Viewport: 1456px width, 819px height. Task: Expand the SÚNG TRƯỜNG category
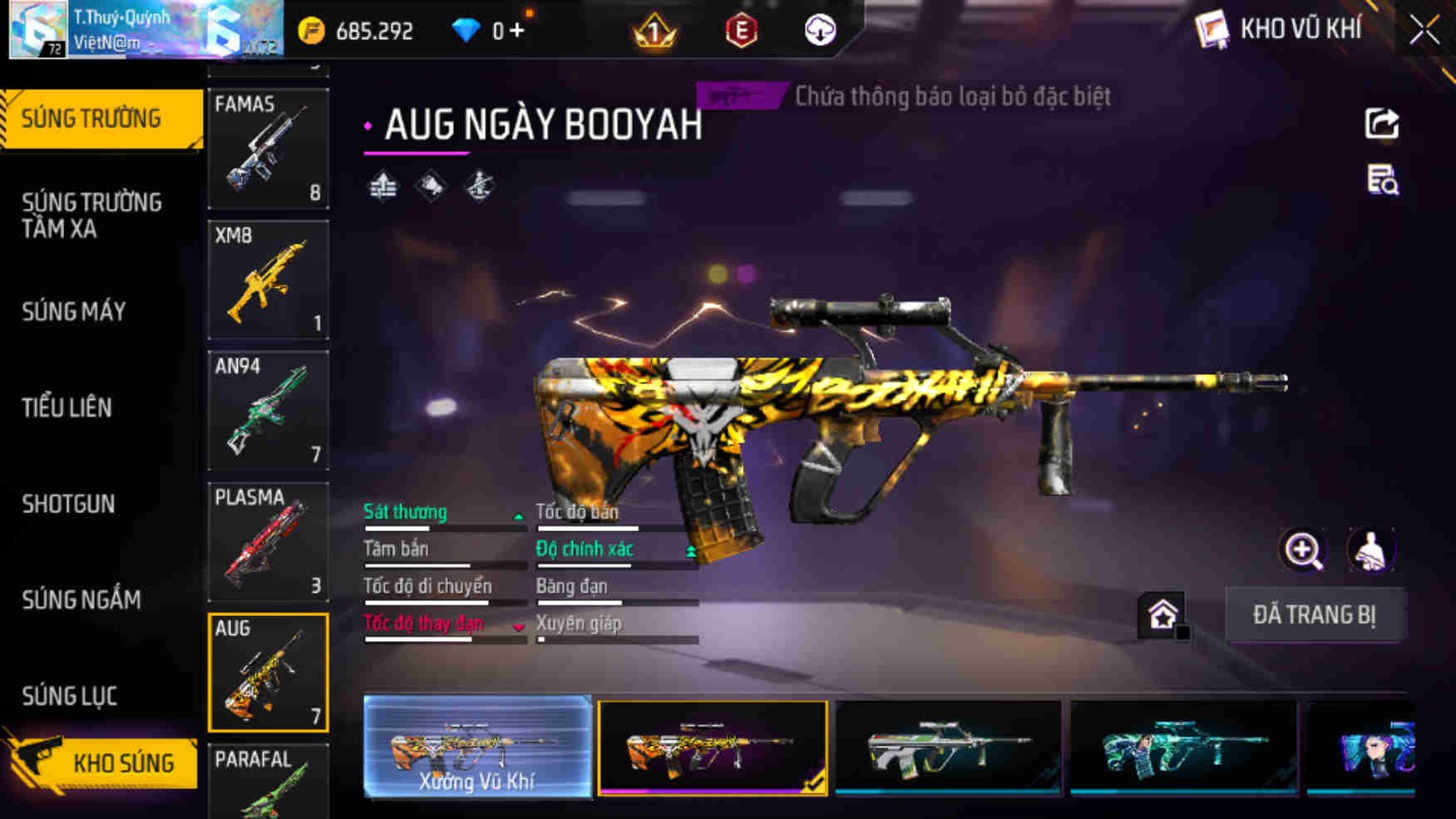pyautogui.click(x=93, y=118)
